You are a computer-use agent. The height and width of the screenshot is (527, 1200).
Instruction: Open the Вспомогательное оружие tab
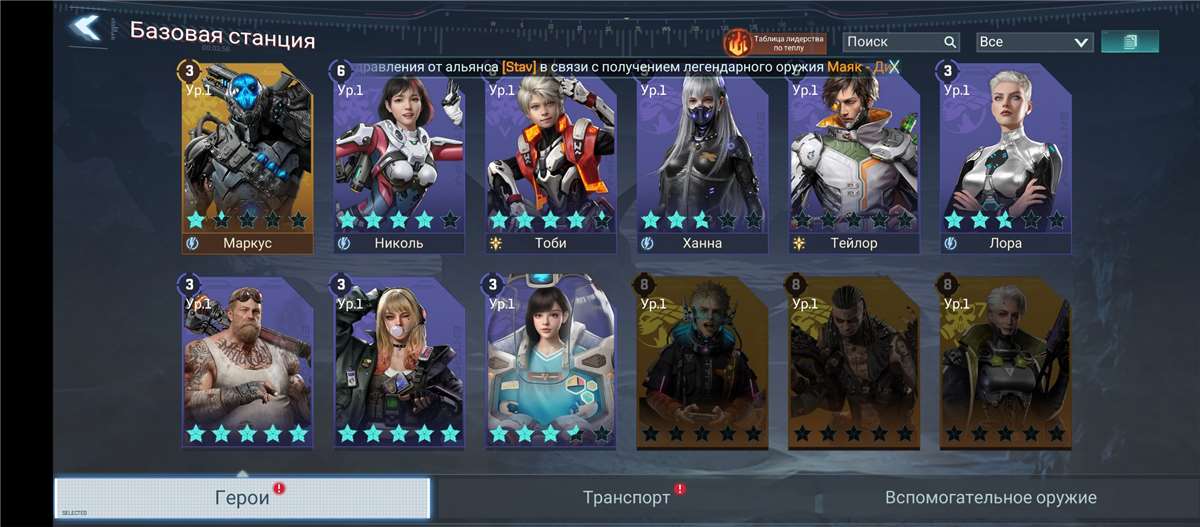pyautogui.click(x=990, y=497)
